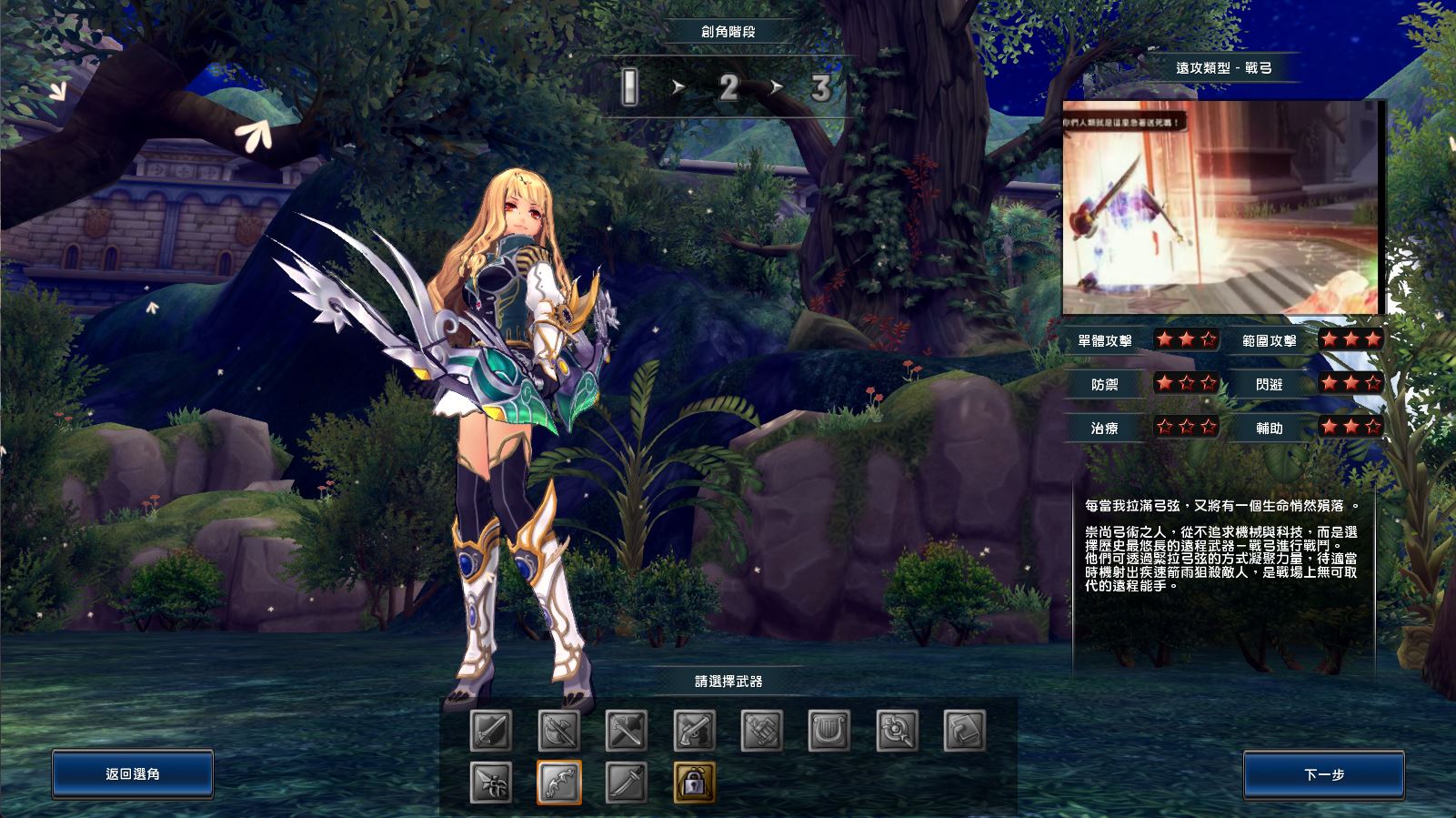This screenshot has height=818, width=1456.
Task: Choose the highlighted war bow icon
Action: tap(558, 783)
